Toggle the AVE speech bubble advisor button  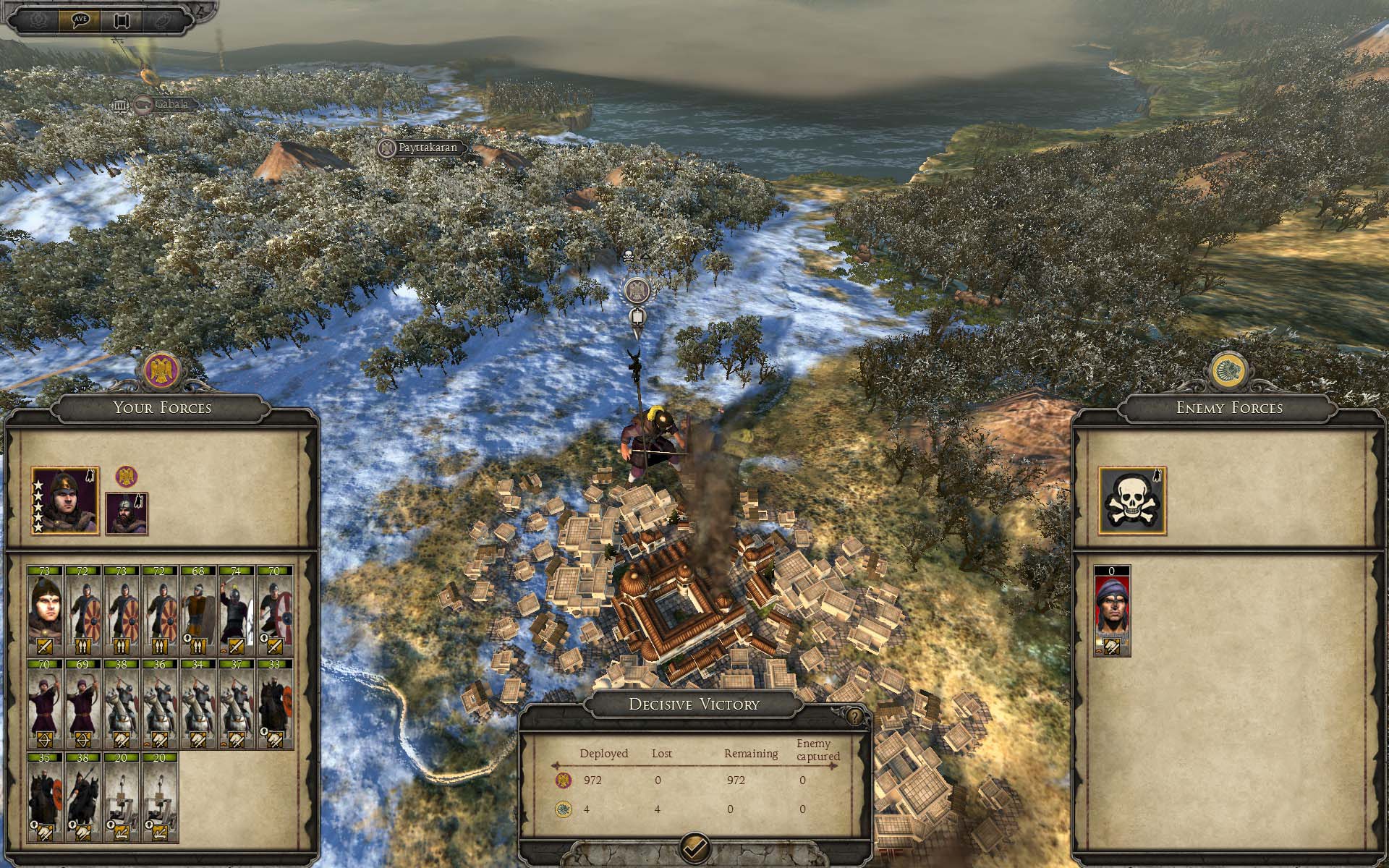click(85, 20)
